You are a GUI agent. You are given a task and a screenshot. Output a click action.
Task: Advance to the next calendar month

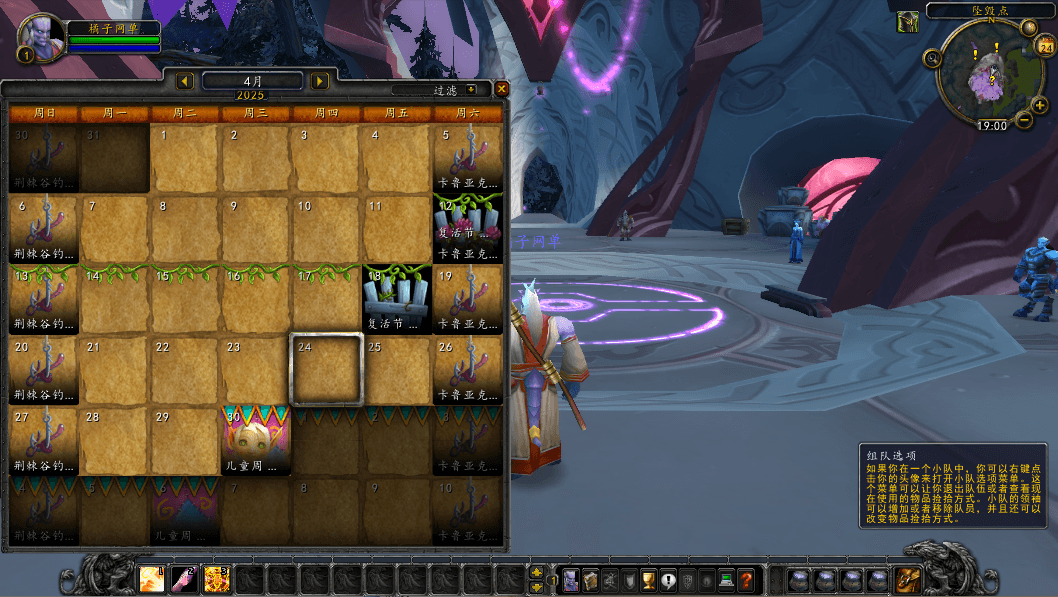pyautogui.click(x=319, y=81)
